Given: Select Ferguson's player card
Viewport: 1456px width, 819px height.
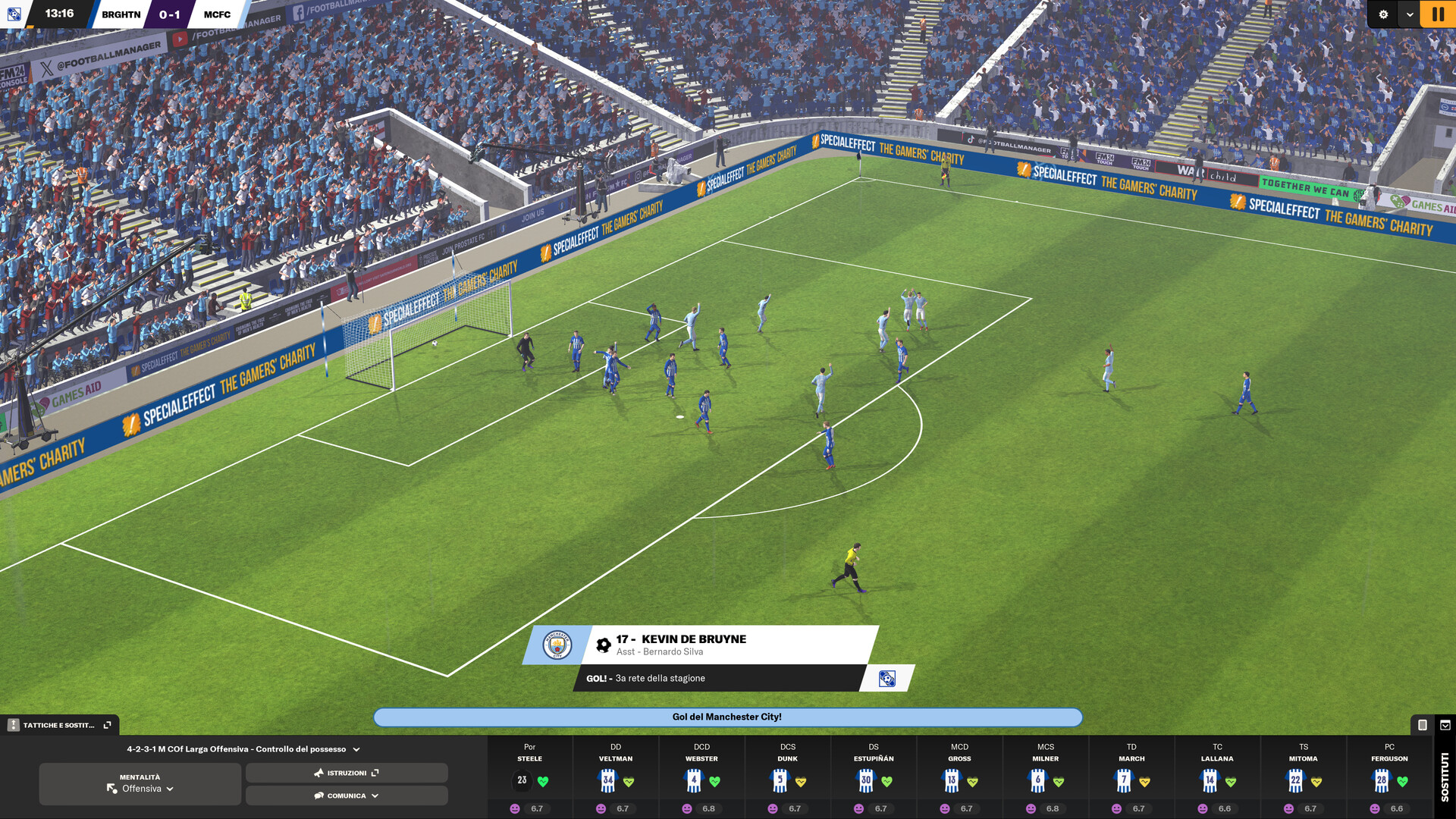Looking at the screenshot, I should pyautogui.click(x=1389, y=777).
